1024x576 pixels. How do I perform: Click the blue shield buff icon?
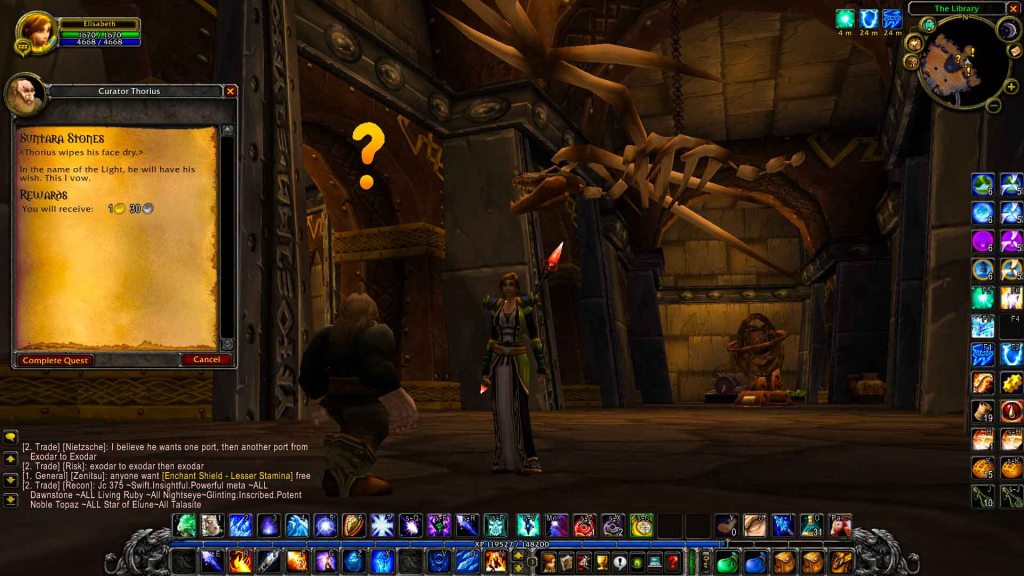pyautogui.click(x=868, y=18)
